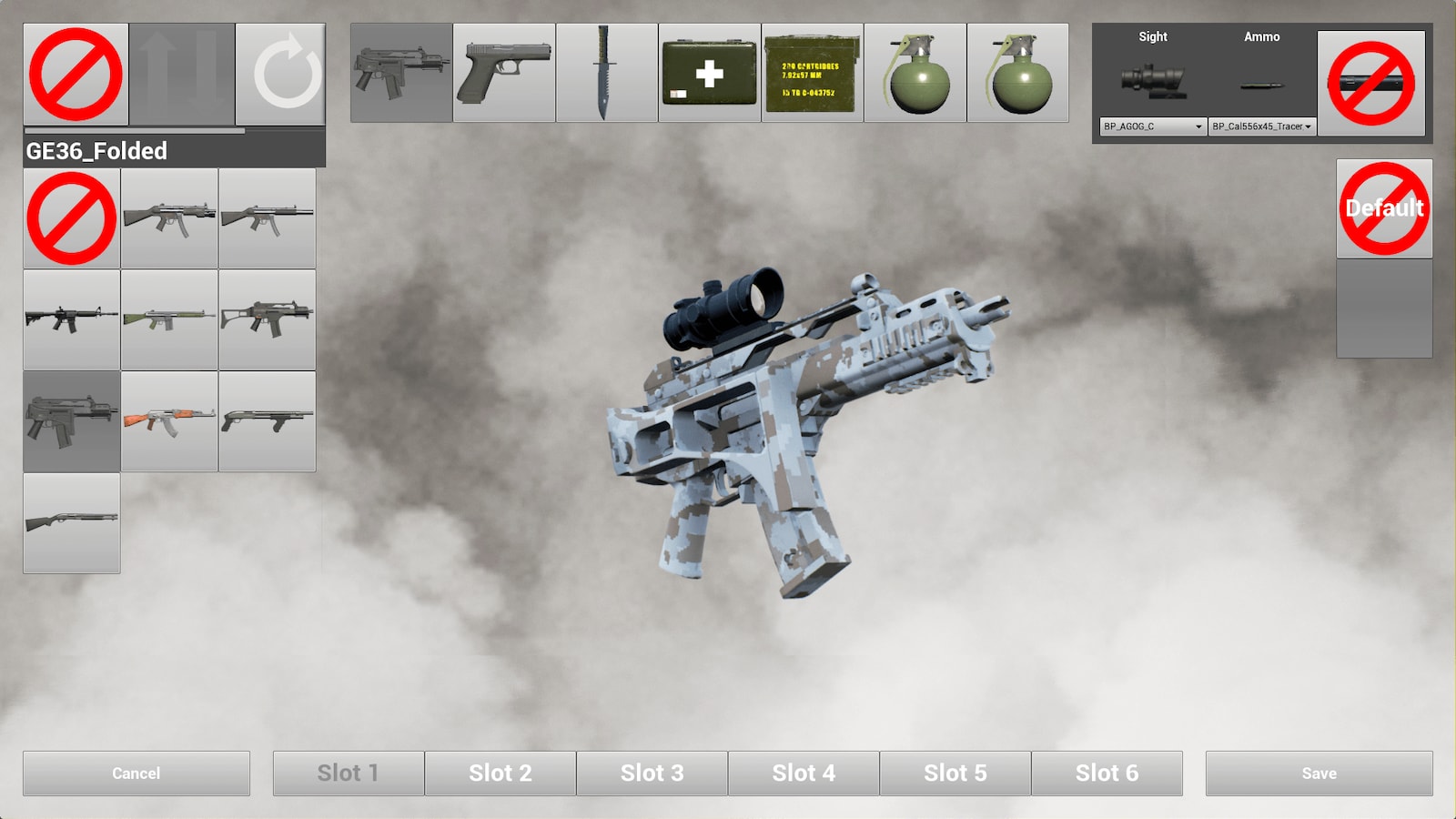Switch to Slot 2
The width and height of the screenshot is (1456, 819).
[x=500, y=773]
